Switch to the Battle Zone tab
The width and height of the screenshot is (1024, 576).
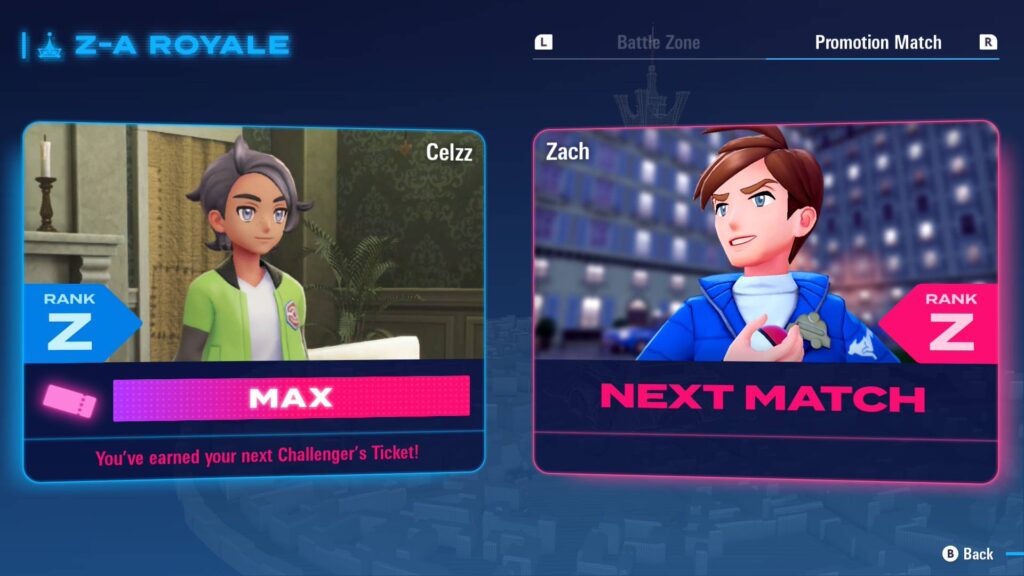click(x=657, y=43)
